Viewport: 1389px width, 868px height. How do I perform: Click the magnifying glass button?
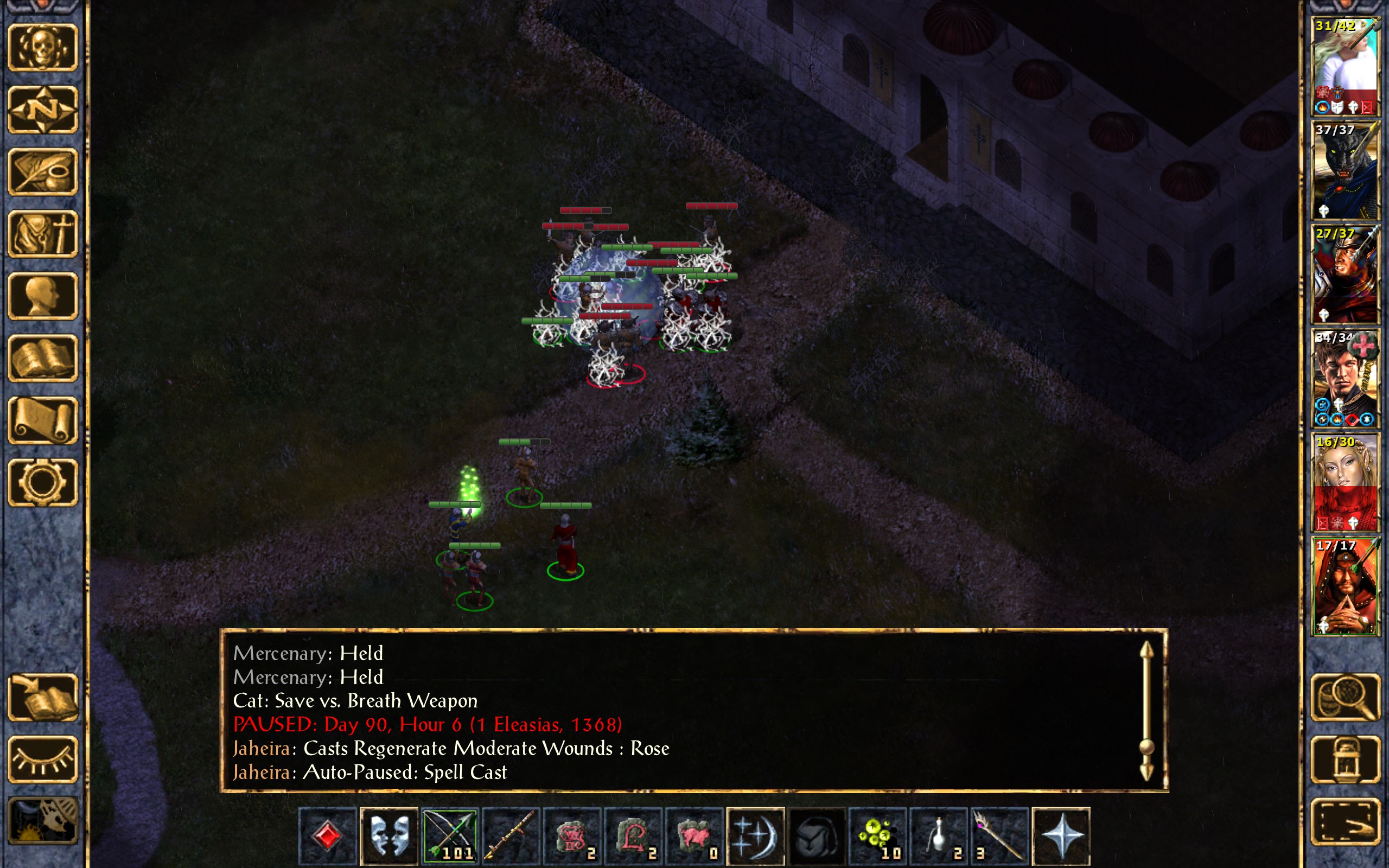(1345, 697)
